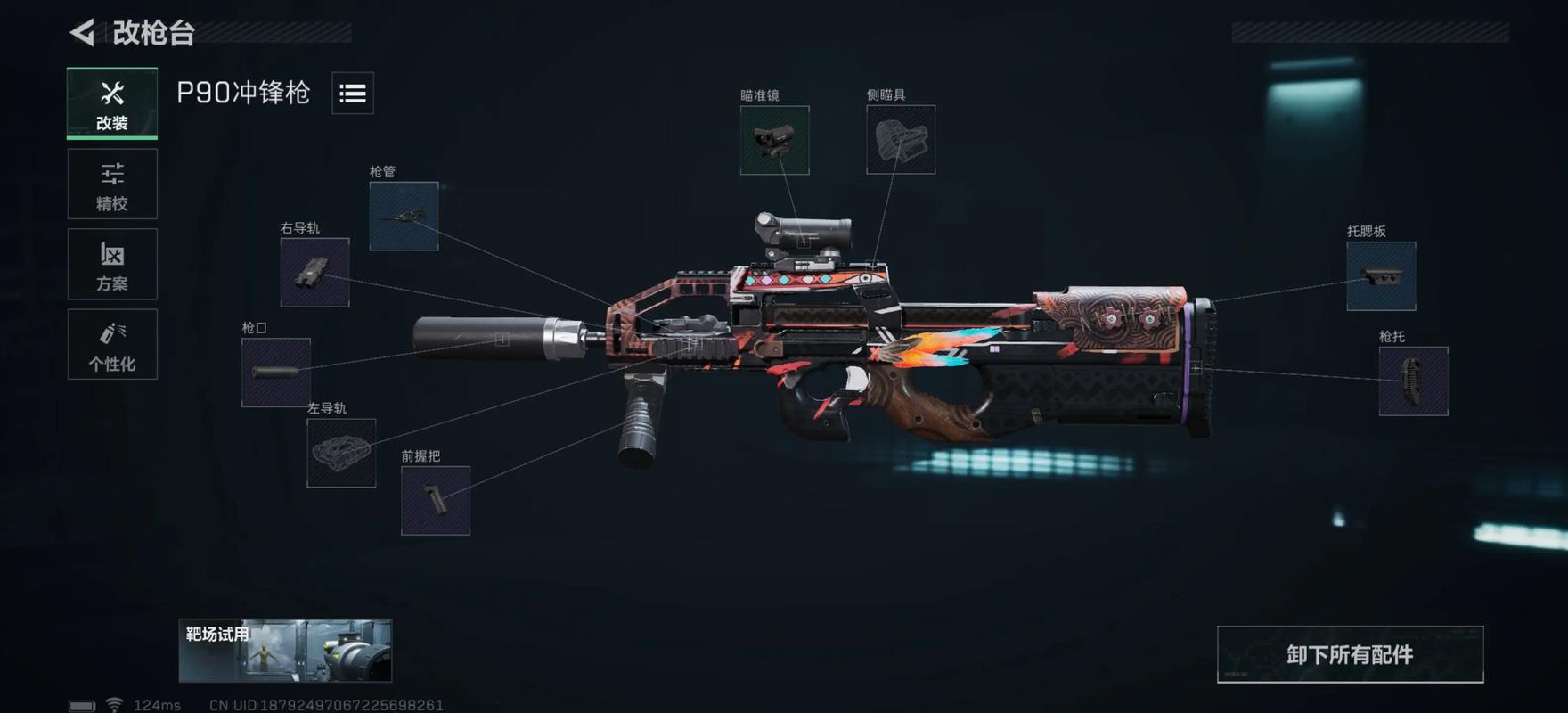1568x713 pixels.
Task: Select the 左导轨 left rail slot
Action: coord(341,453)
